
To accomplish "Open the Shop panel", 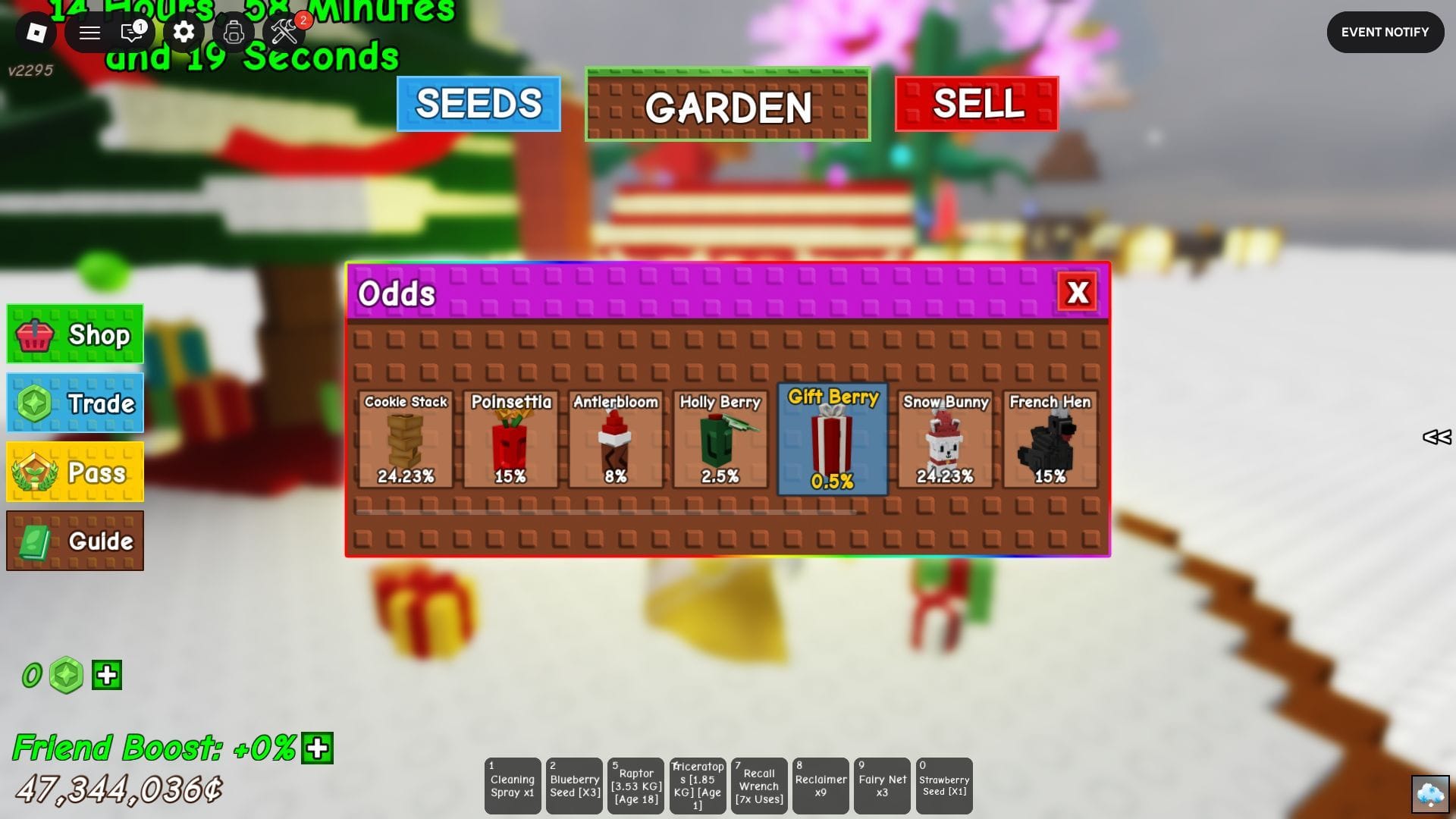I will [74, 334].
